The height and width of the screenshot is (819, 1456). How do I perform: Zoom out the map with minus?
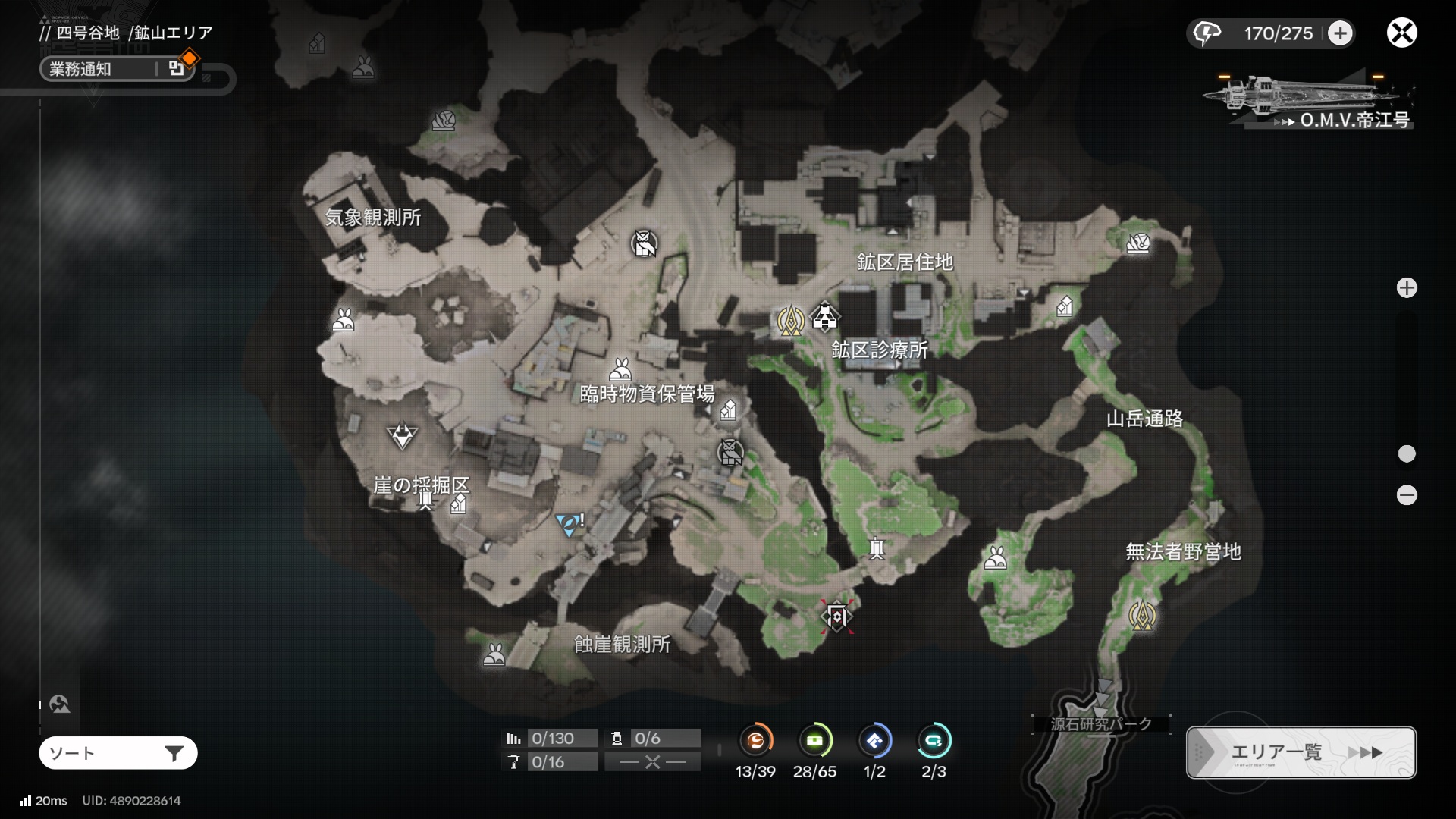point(1407,495)
